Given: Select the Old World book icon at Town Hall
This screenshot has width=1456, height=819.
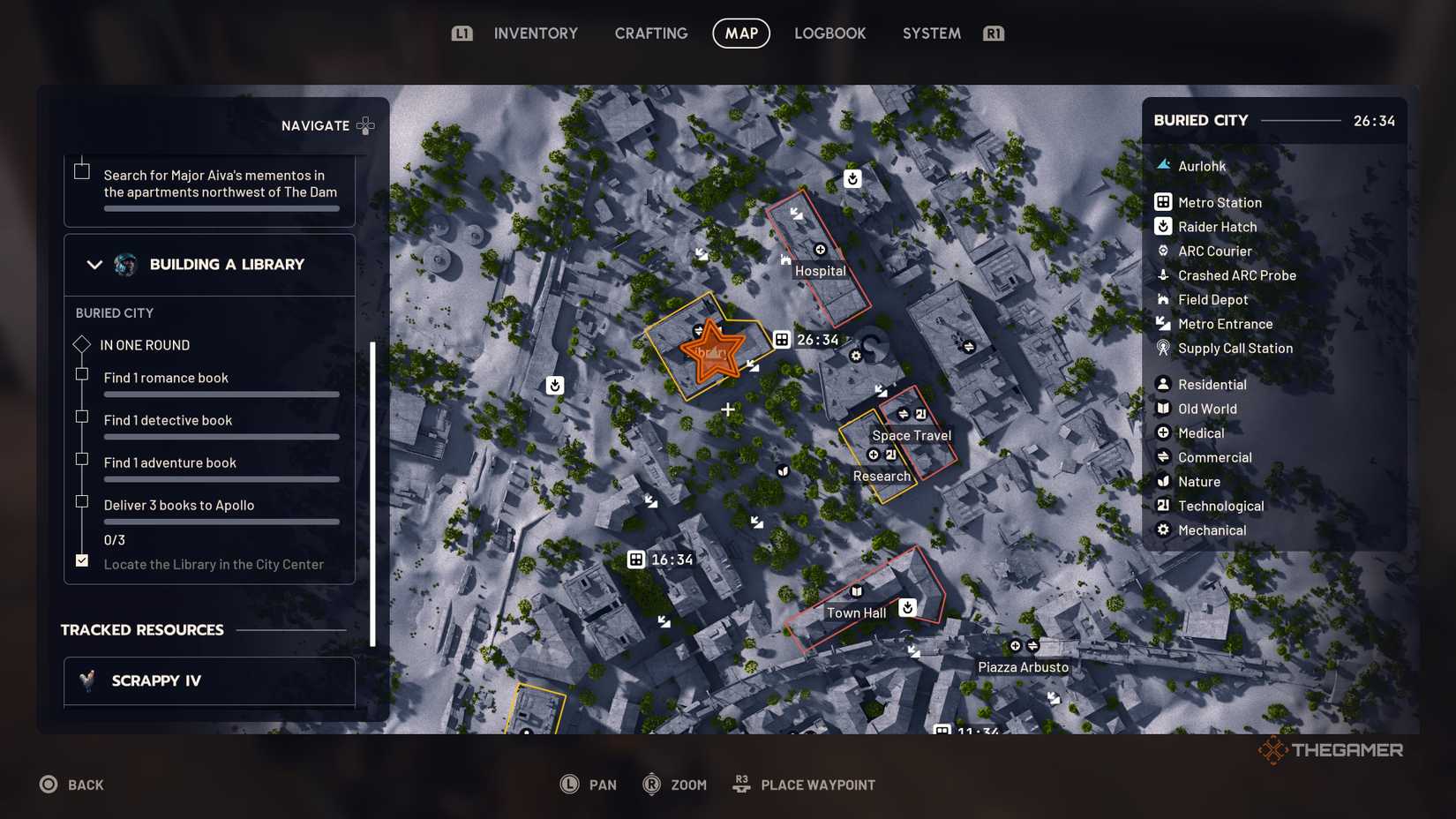Looking at the screenshot, I should pos(855,592).
